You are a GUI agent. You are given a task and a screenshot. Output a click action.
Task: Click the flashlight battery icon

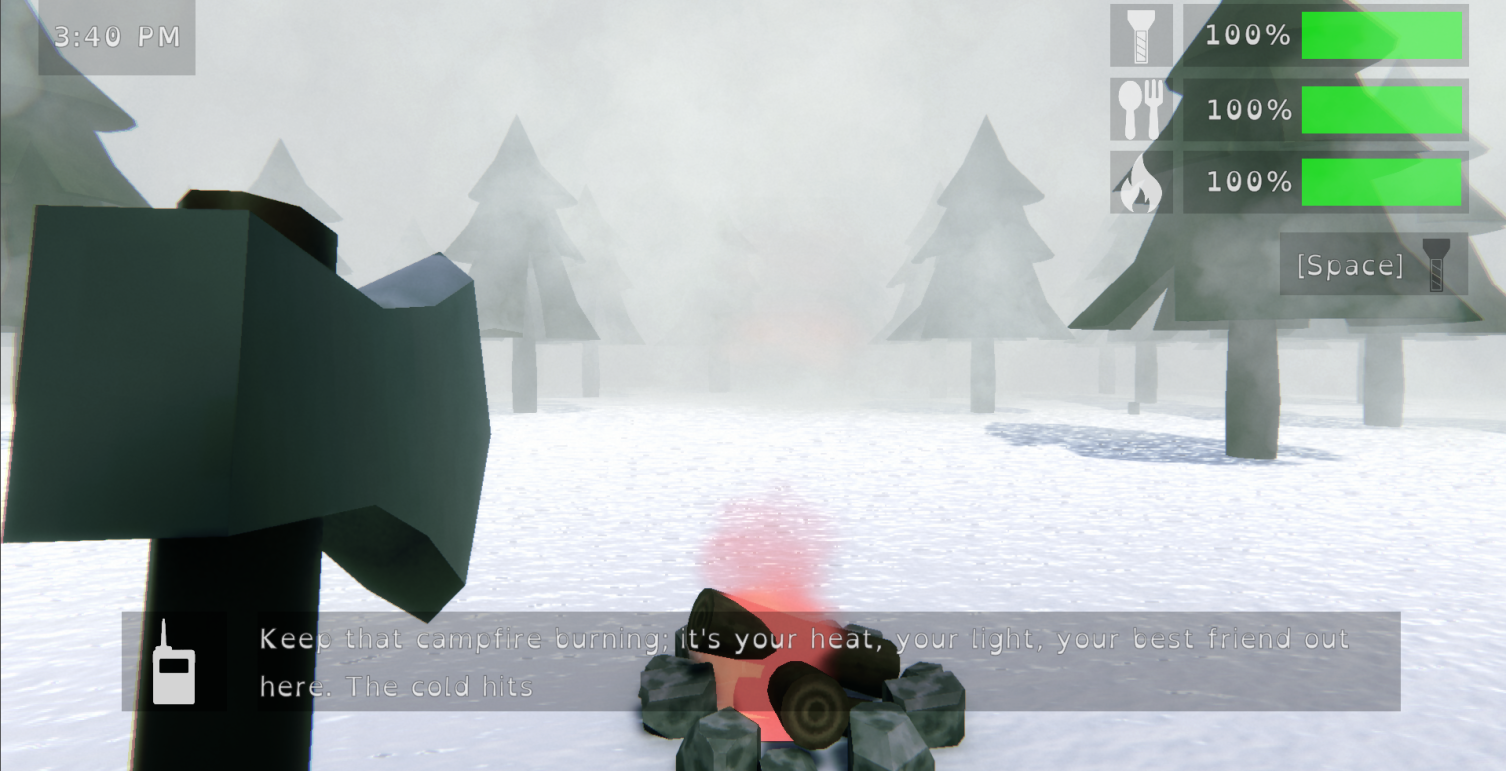click(1140, 35)
